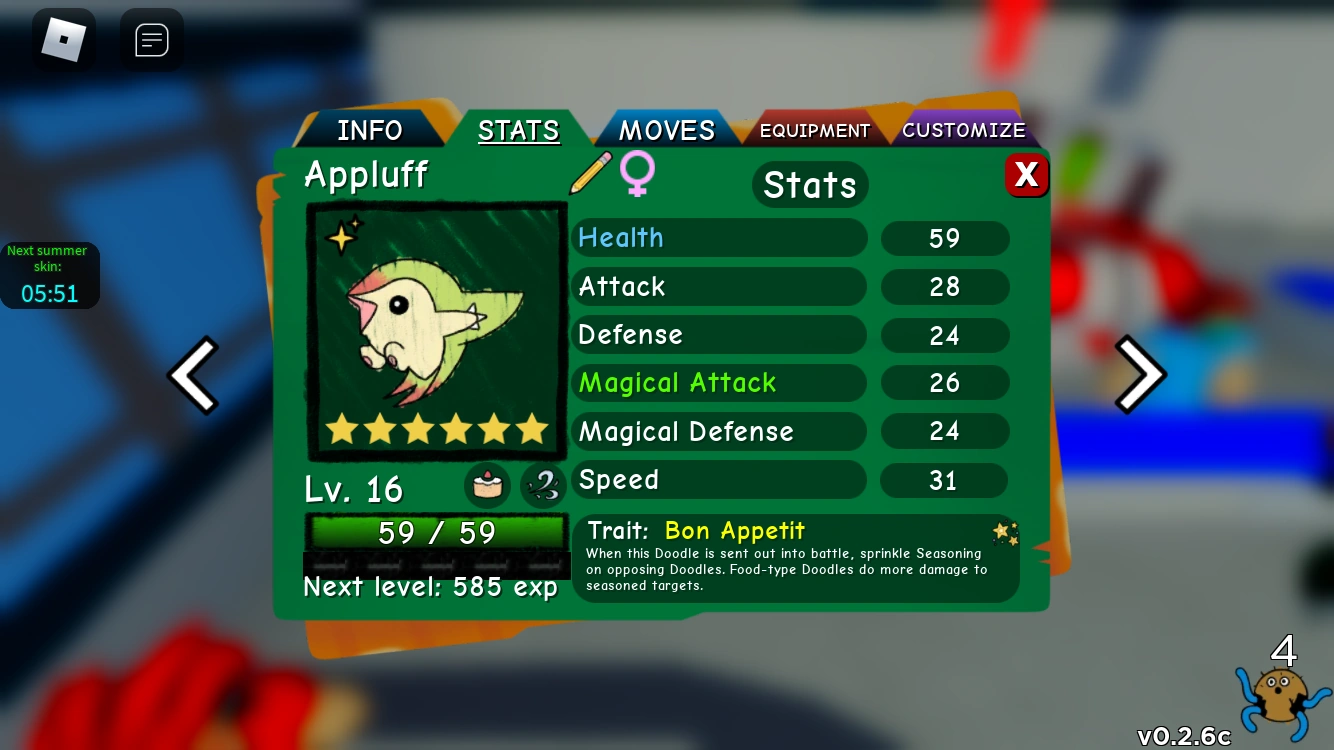Click the Roblox logo icon top left
Screen dimensions: 1334x750
tap(64, 39)
